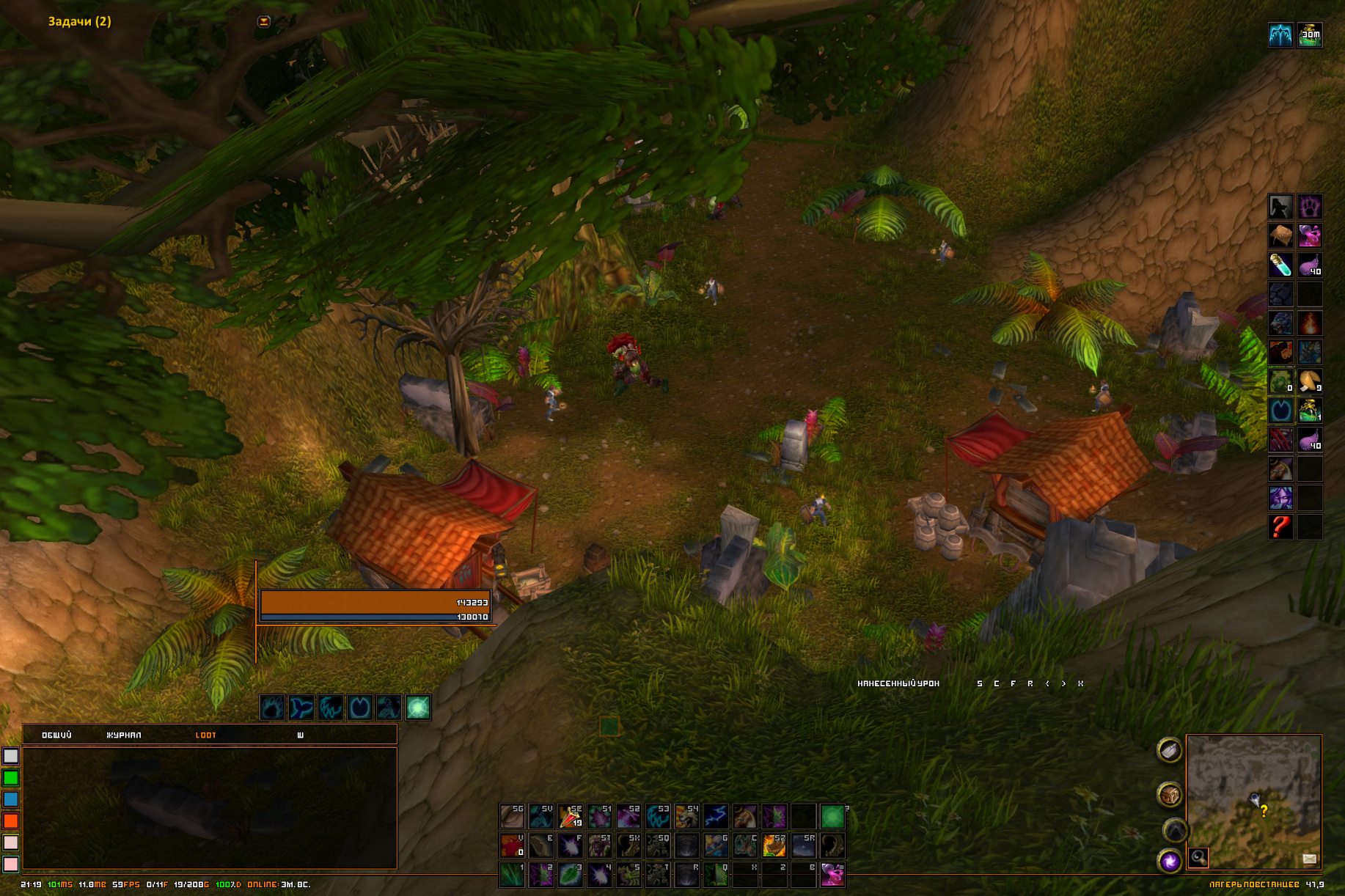This screenshot has width=1345, height=896.
Task: Switch to the LOOT chat tab
Action: [x=205, y=735]
